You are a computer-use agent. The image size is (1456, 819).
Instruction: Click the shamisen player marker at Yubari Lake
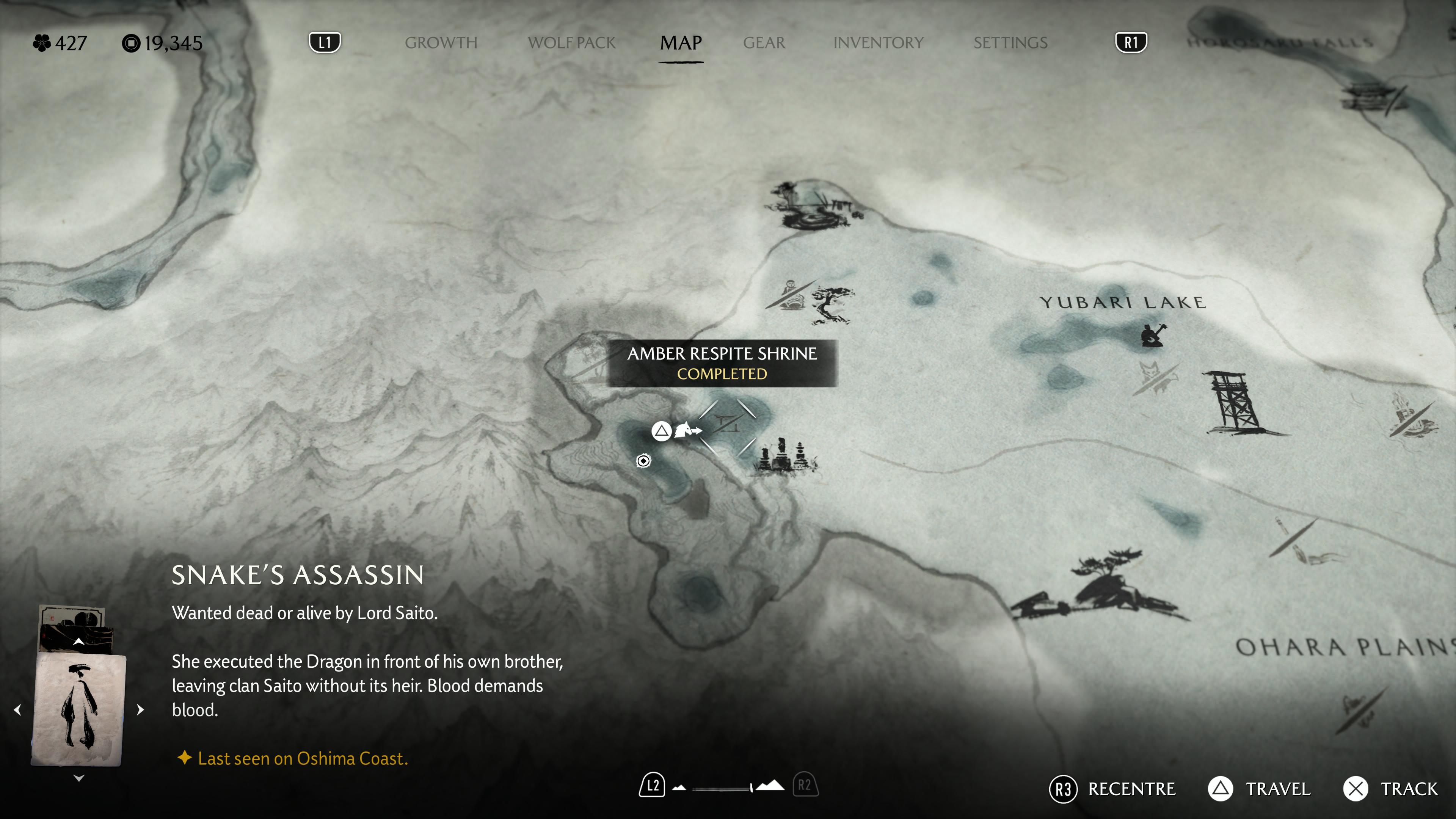pos(1152,334)
